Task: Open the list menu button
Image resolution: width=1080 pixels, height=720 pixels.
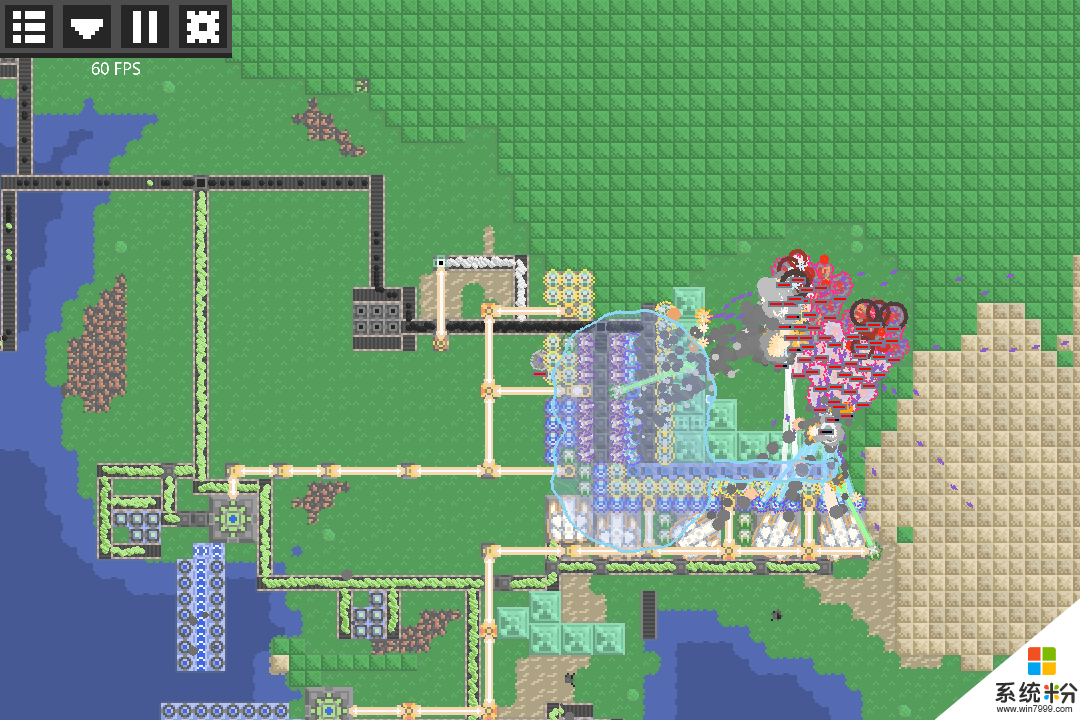Action: [29, 26]
